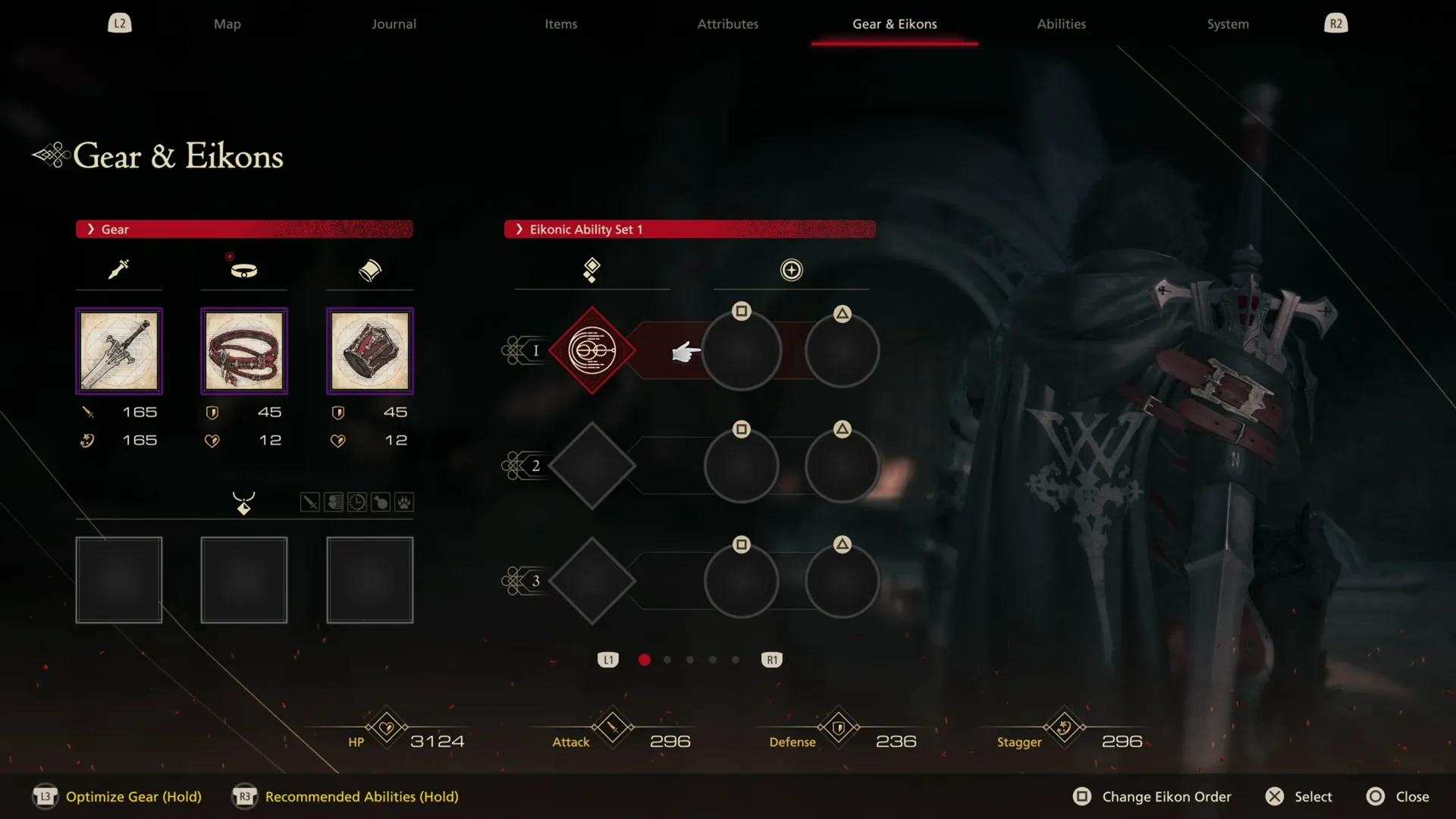Viewport: 1456px width, 819px height.
Task: Toggle the attack-boost accessory filter icon
Action: [x=309, y=502]
